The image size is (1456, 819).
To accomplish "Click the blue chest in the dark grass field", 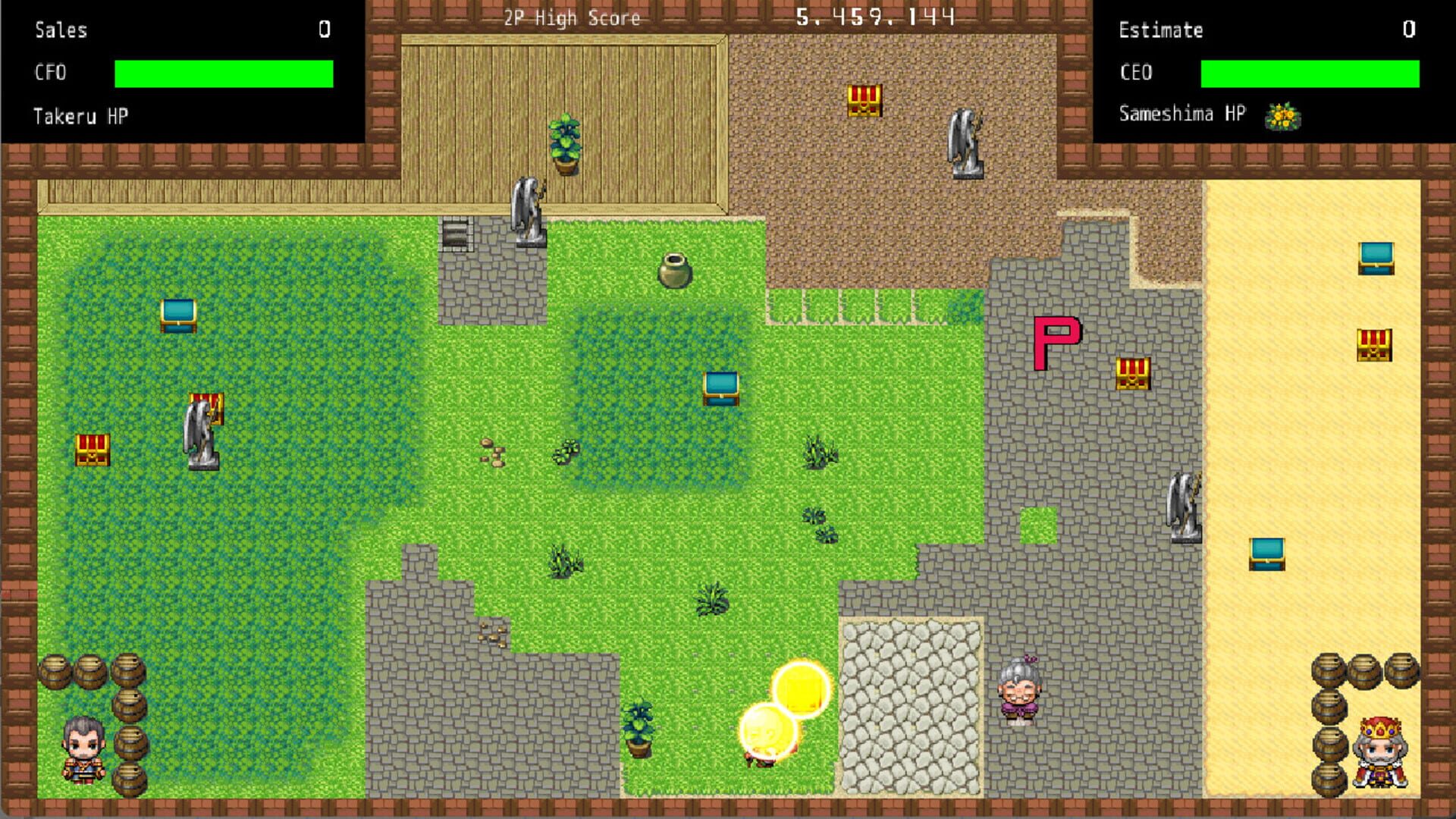I will 177,315.
